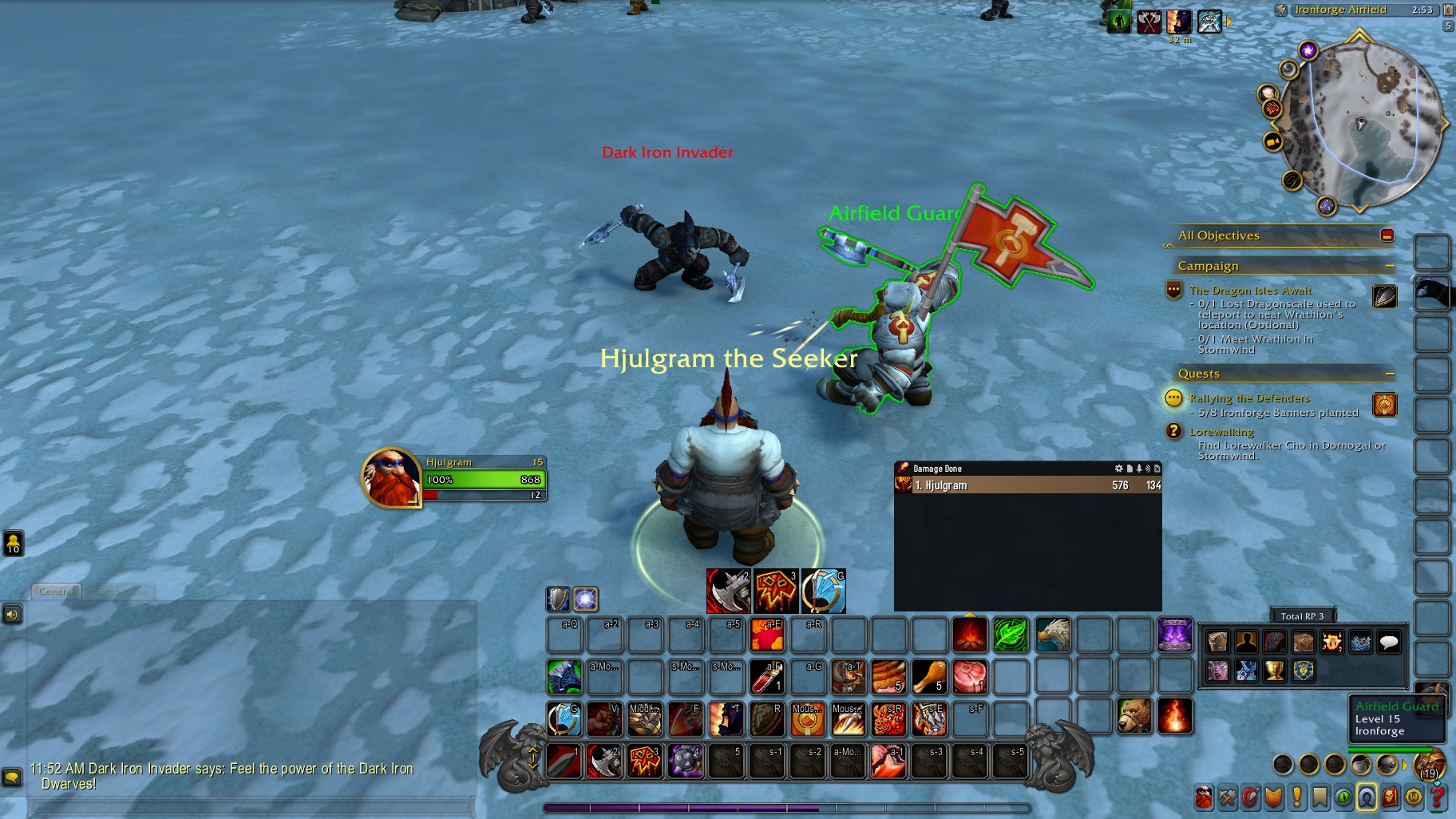1456x819 pixels.
Task: Activate the spiked mace ability
Action: pos(686,761)
